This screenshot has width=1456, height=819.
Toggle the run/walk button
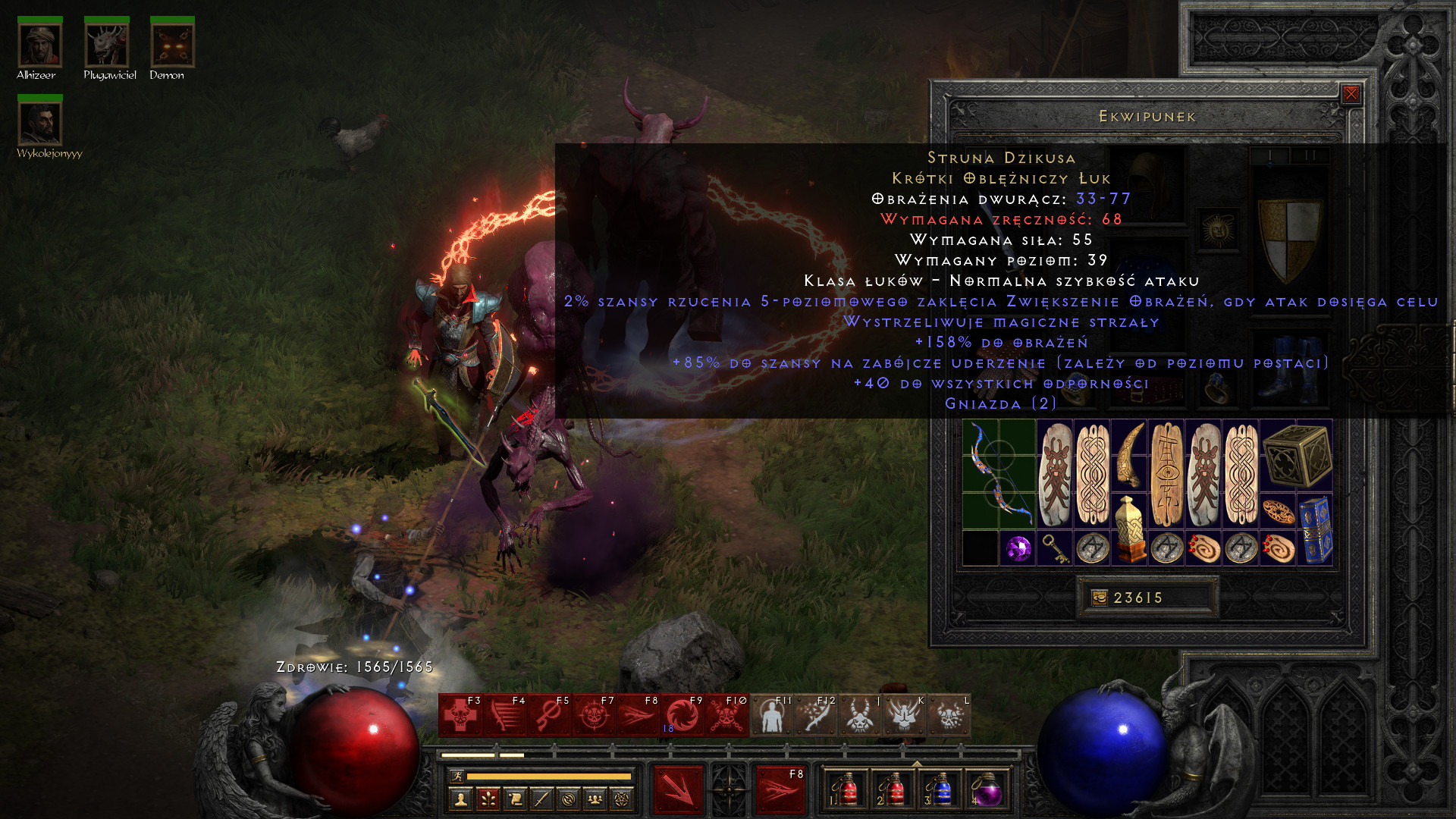(457, 776)
